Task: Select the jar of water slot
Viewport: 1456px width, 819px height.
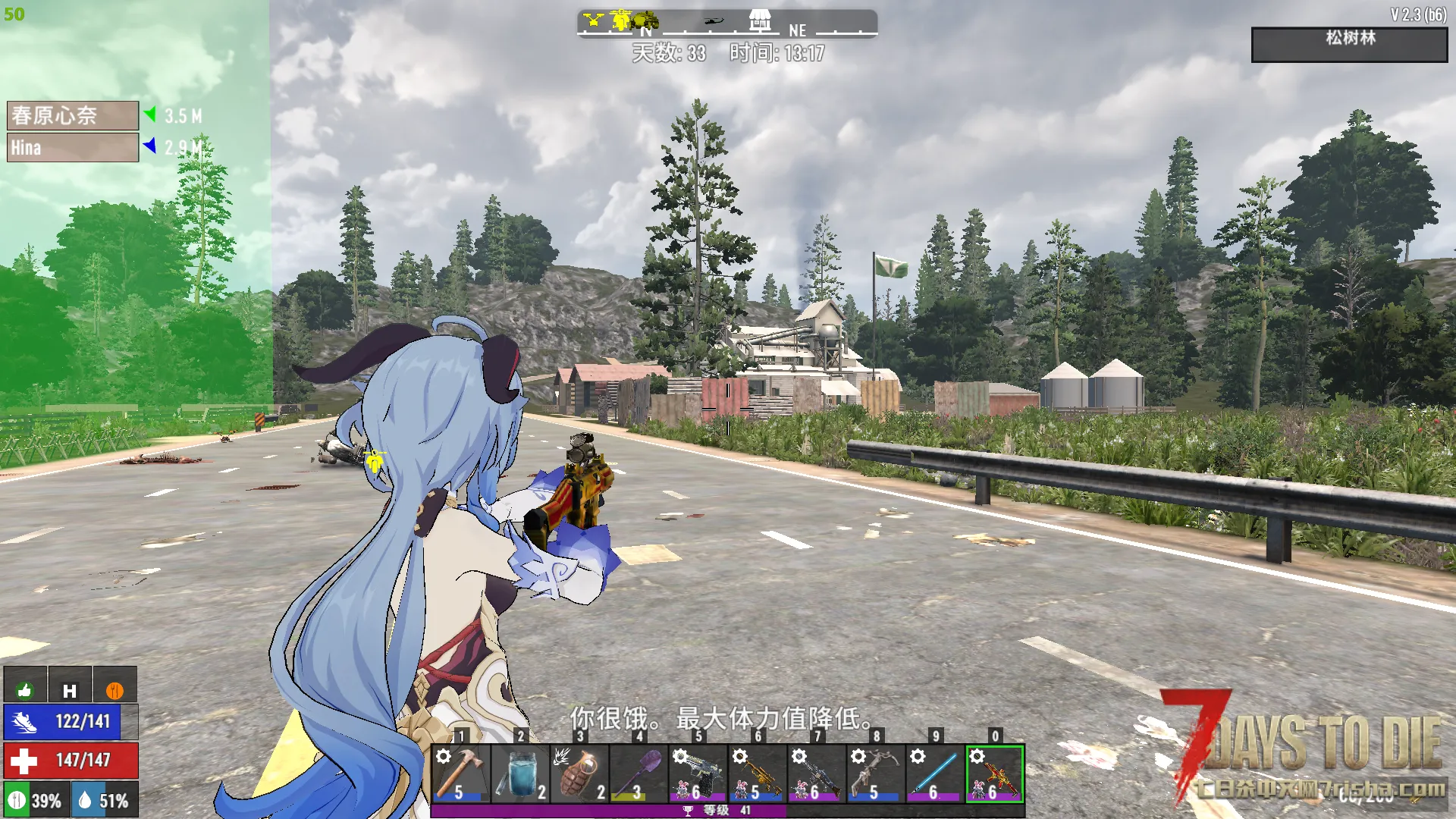Action: point(520,773)
